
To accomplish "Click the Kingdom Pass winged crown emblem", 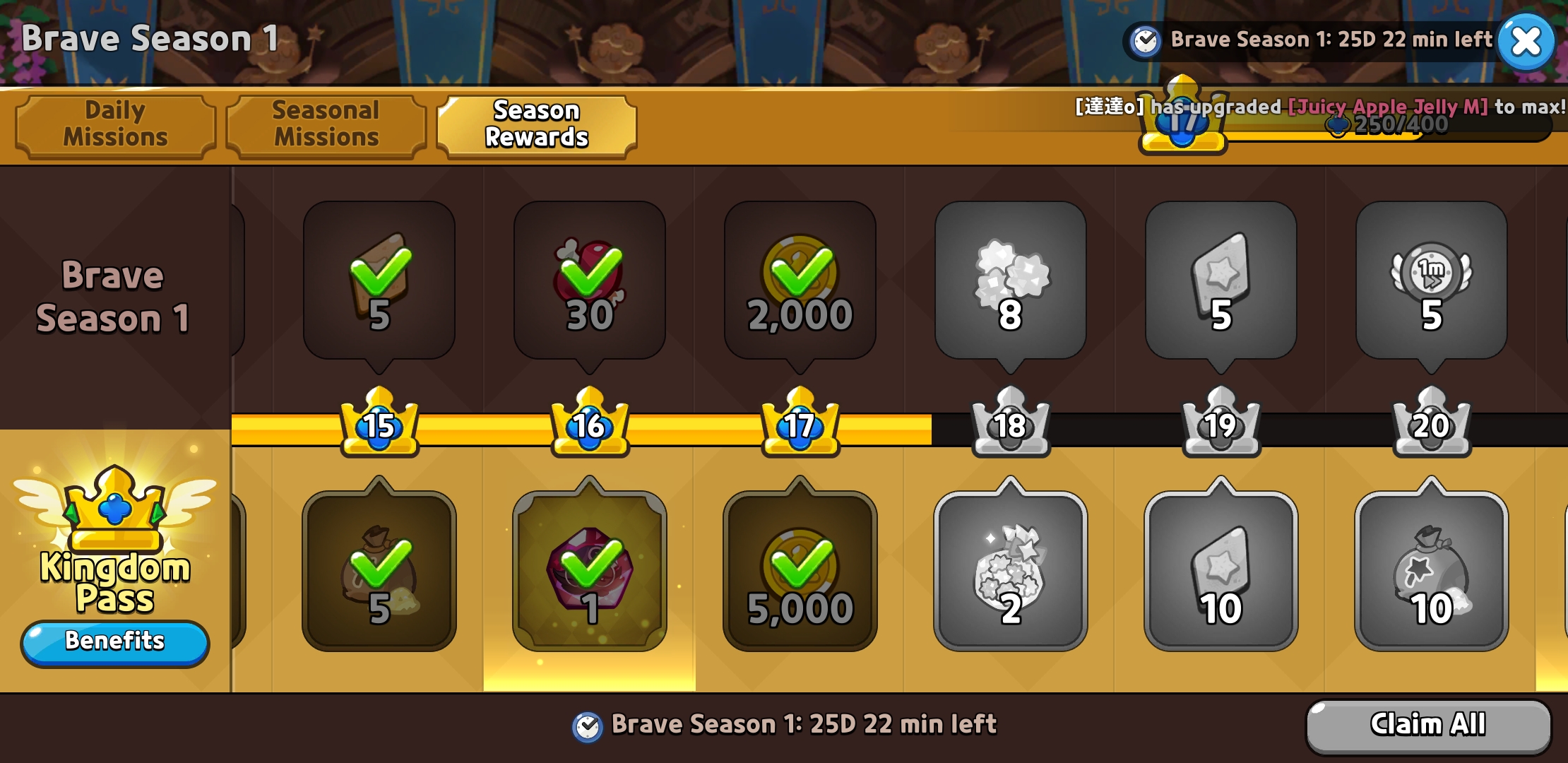I will coord(114,510).
